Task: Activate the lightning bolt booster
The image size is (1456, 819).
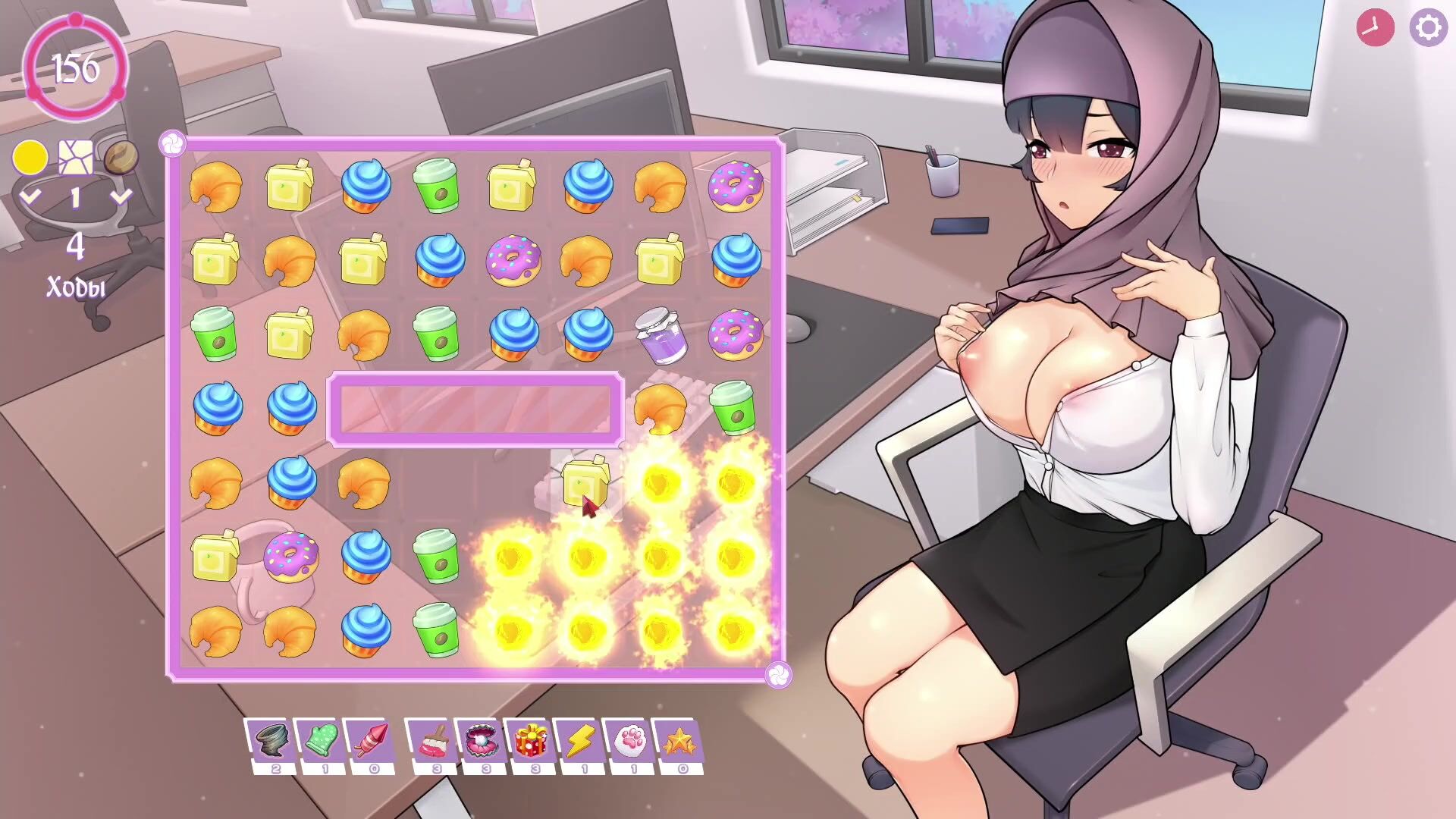Action: [x=580, y=740]
